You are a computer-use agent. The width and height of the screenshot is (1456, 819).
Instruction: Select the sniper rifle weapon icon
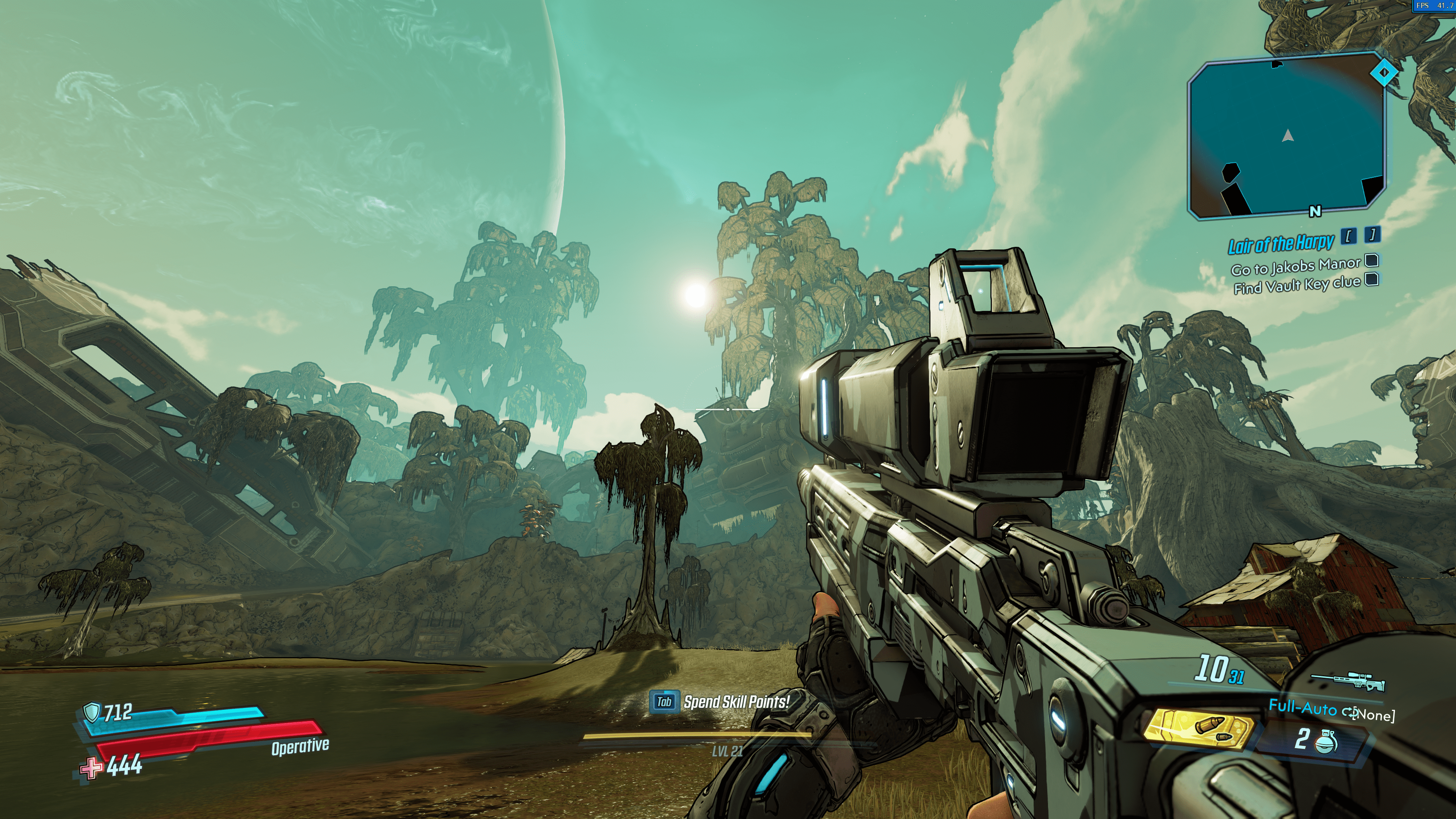tap(1349, 682)
